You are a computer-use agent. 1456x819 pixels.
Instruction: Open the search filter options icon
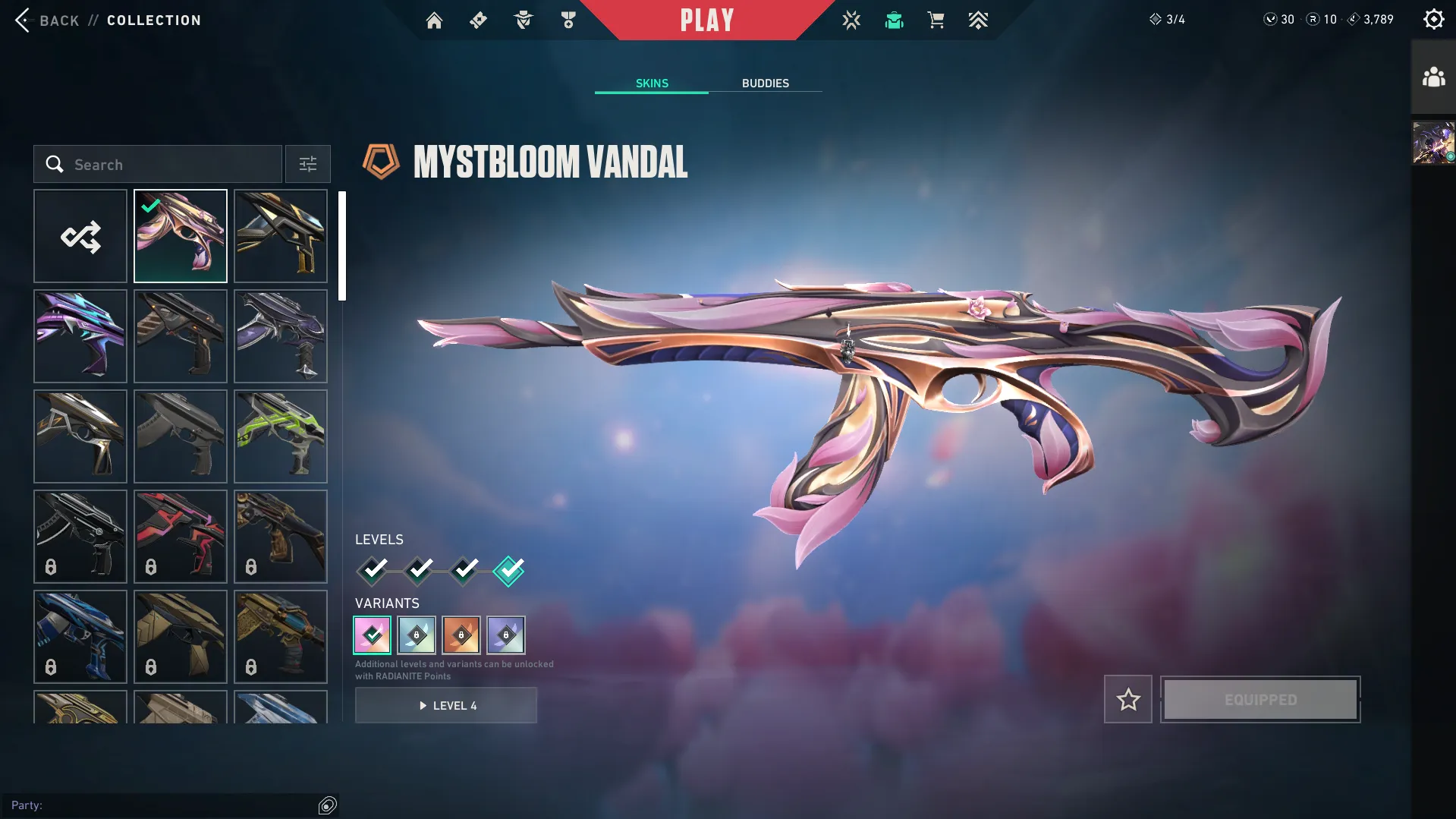tap(307, 164)
